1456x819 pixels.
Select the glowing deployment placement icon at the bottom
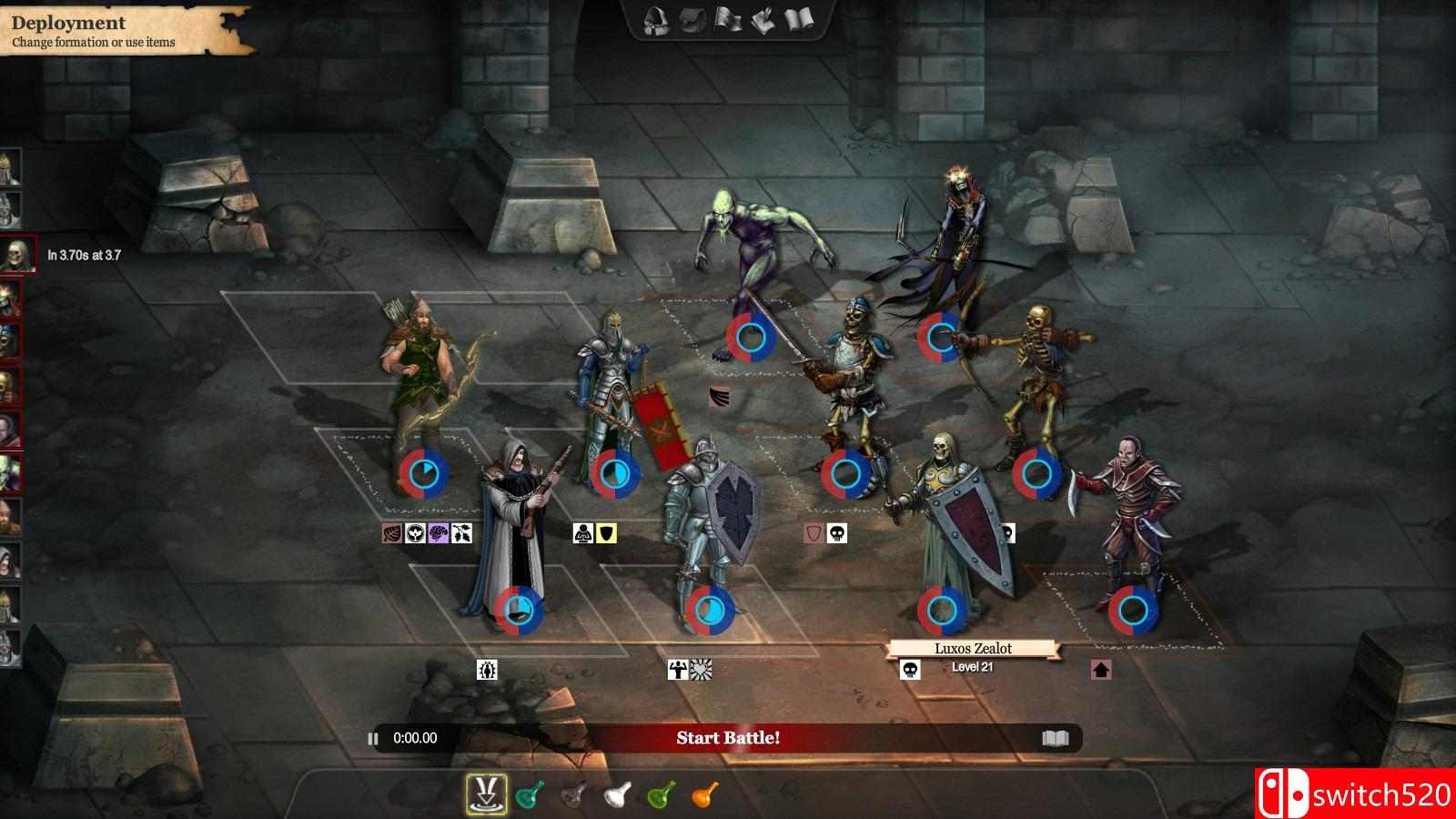487,791
